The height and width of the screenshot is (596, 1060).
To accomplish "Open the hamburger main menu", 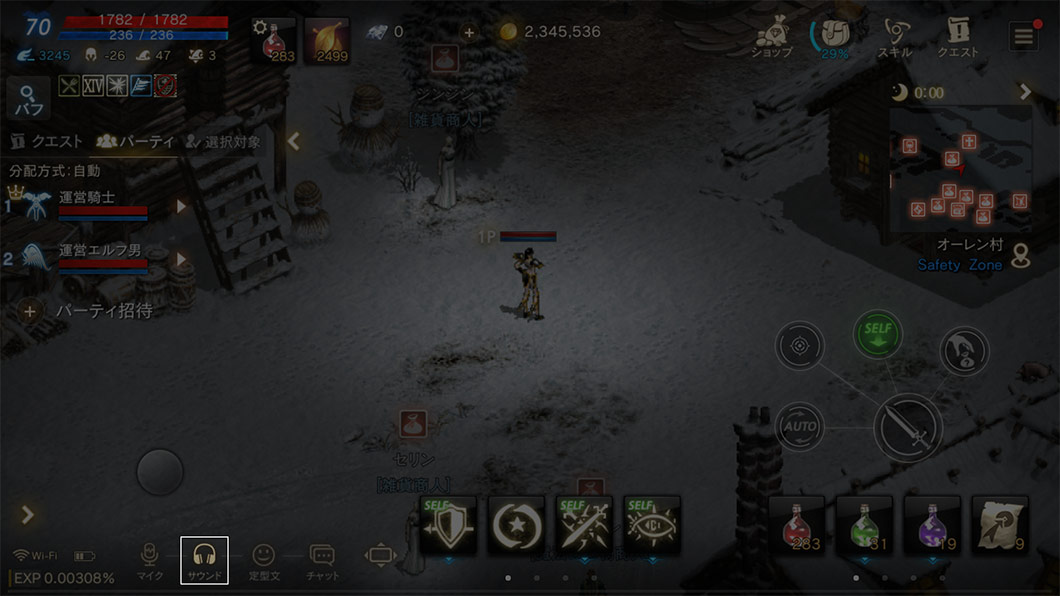I will pyautogui.click(x=1023, y=37).
